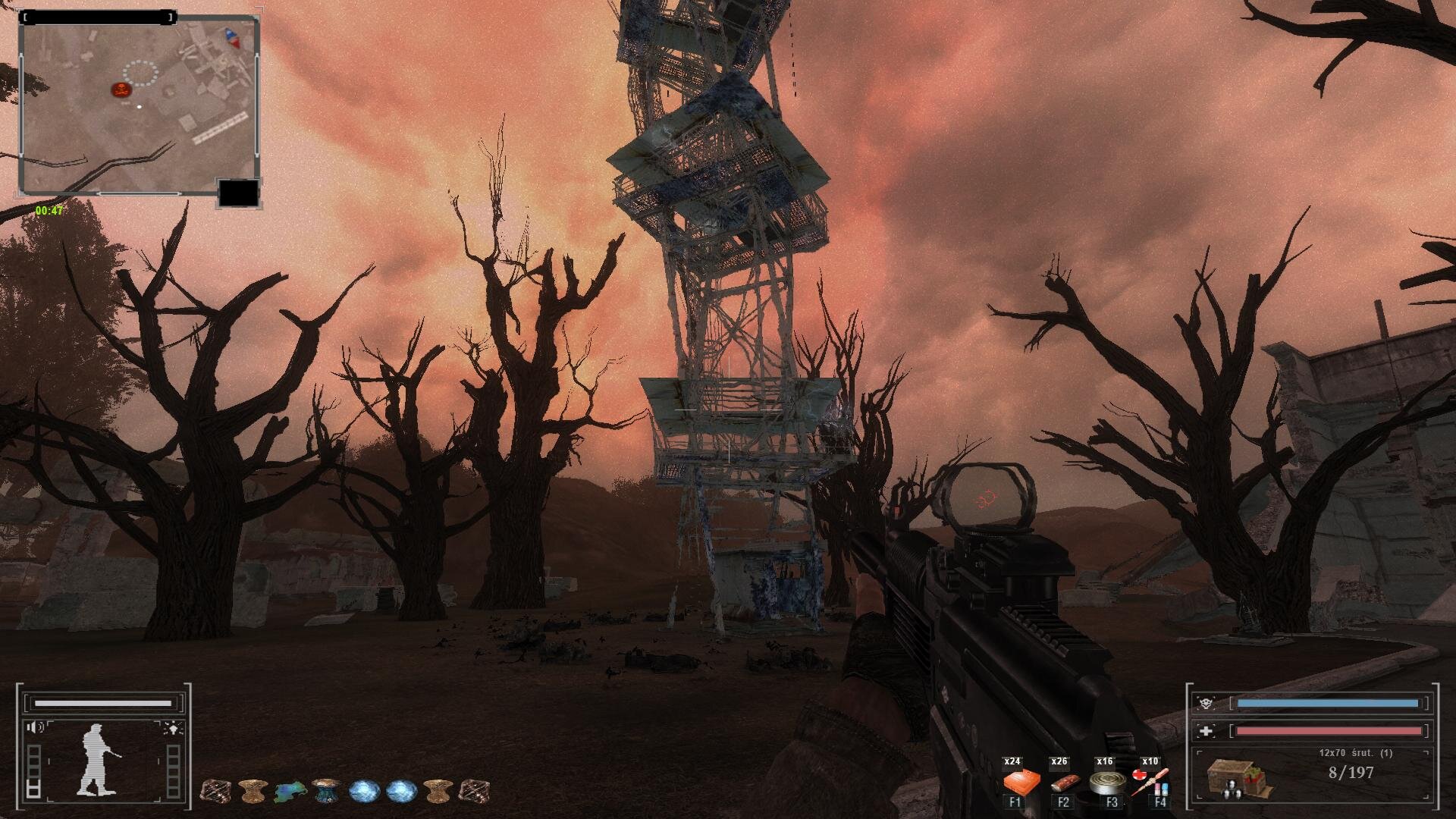The height and width of the screenshot is (819, 1456).
Task: Select the red skull marker on minimap
Action: coord(121,89)
